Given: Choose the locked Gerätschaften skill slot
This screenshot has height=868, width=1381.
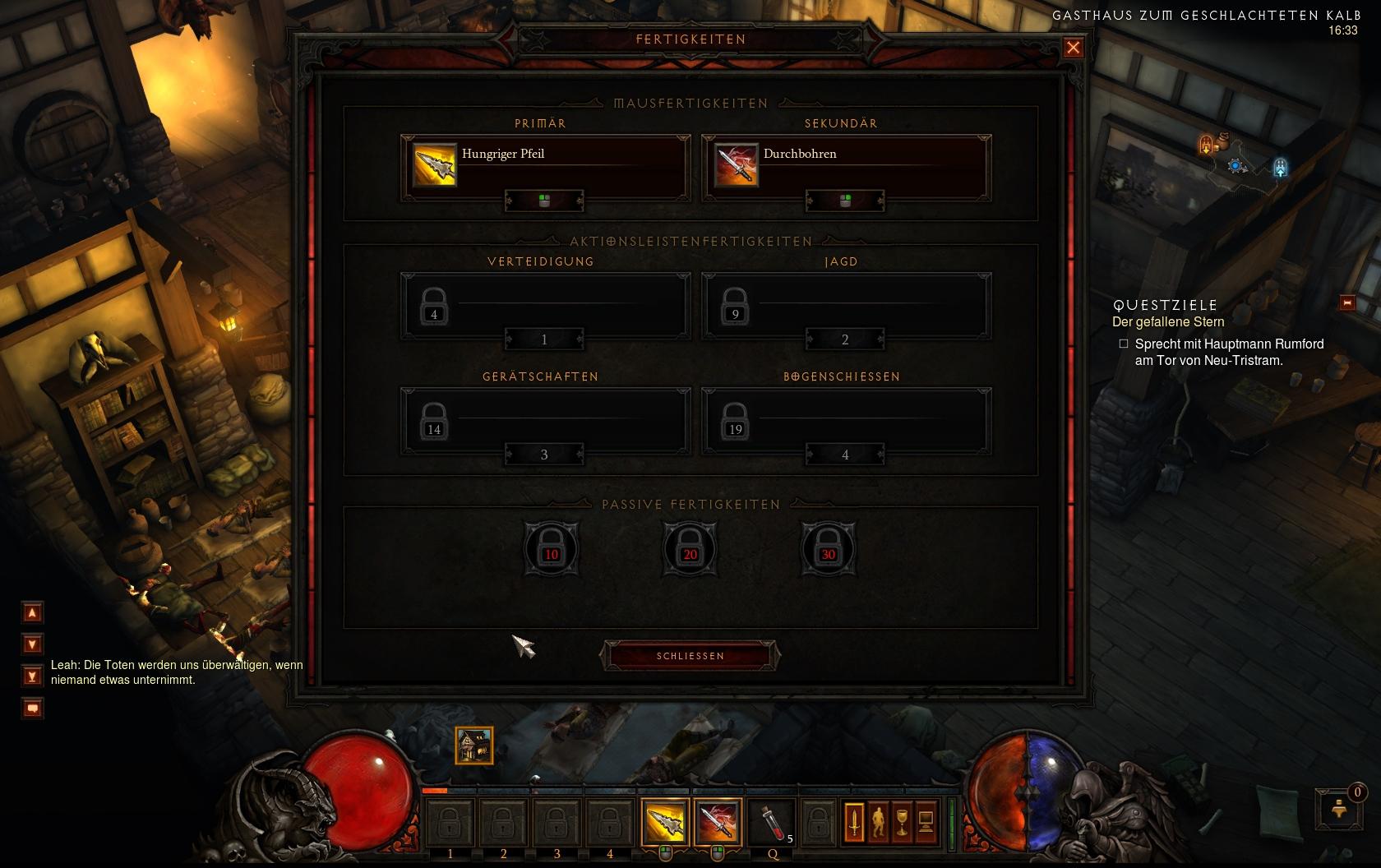Looking at the screenshot, I should click(545, 419).
